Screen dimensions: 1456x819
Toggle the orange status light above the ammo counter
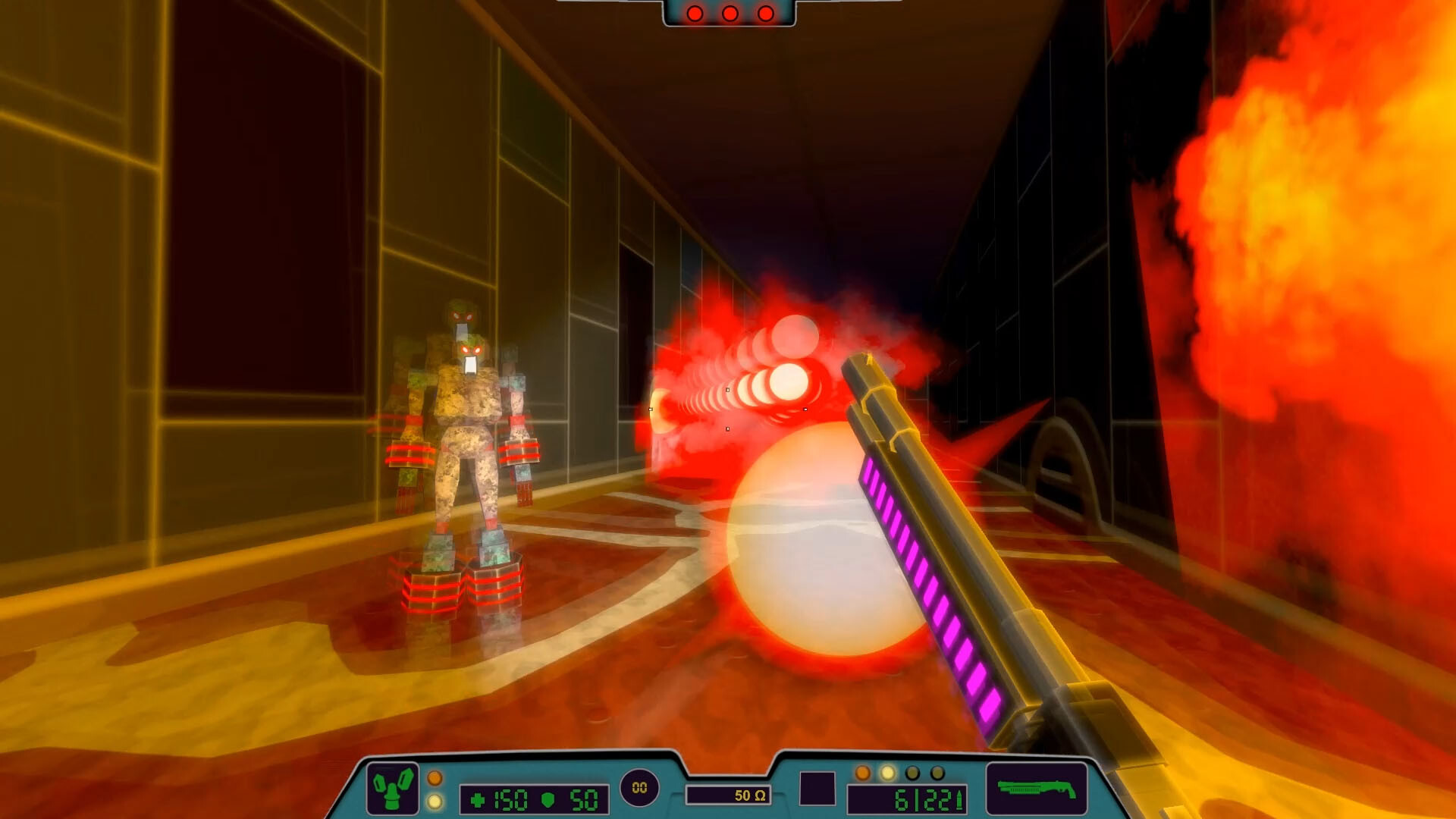point(864,773)
